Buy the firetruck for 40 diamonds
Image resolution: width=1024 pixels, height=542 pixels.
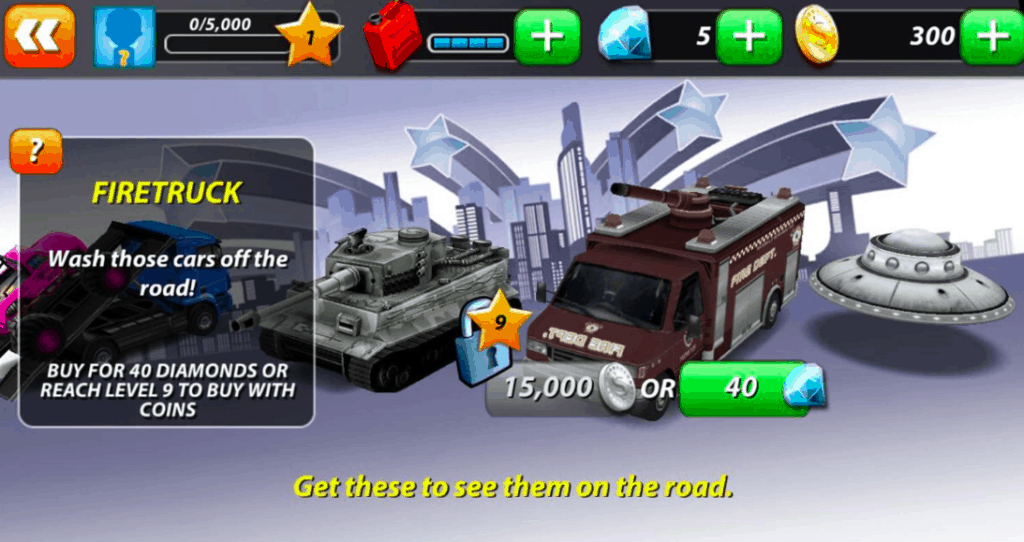click(744, 388)
